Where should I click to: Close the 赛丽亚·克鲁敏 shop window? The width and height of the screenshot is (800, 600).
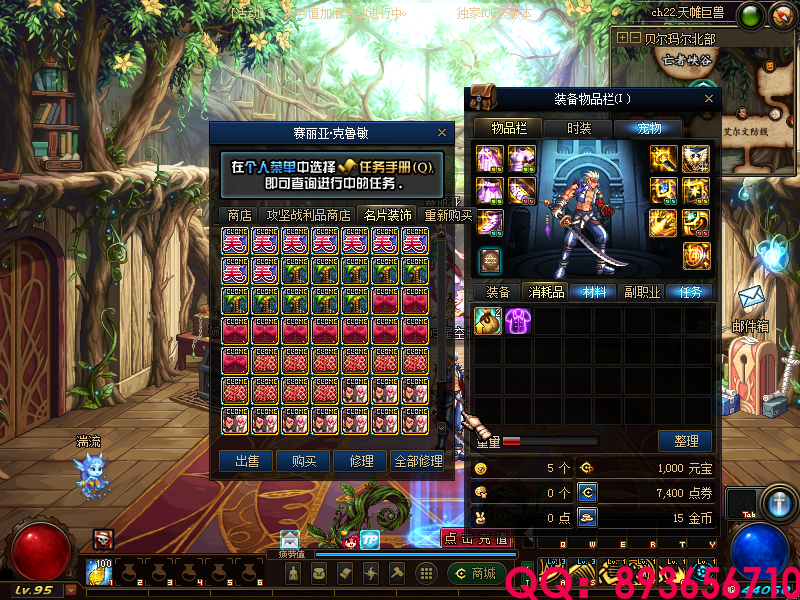[x=442, y=132]
